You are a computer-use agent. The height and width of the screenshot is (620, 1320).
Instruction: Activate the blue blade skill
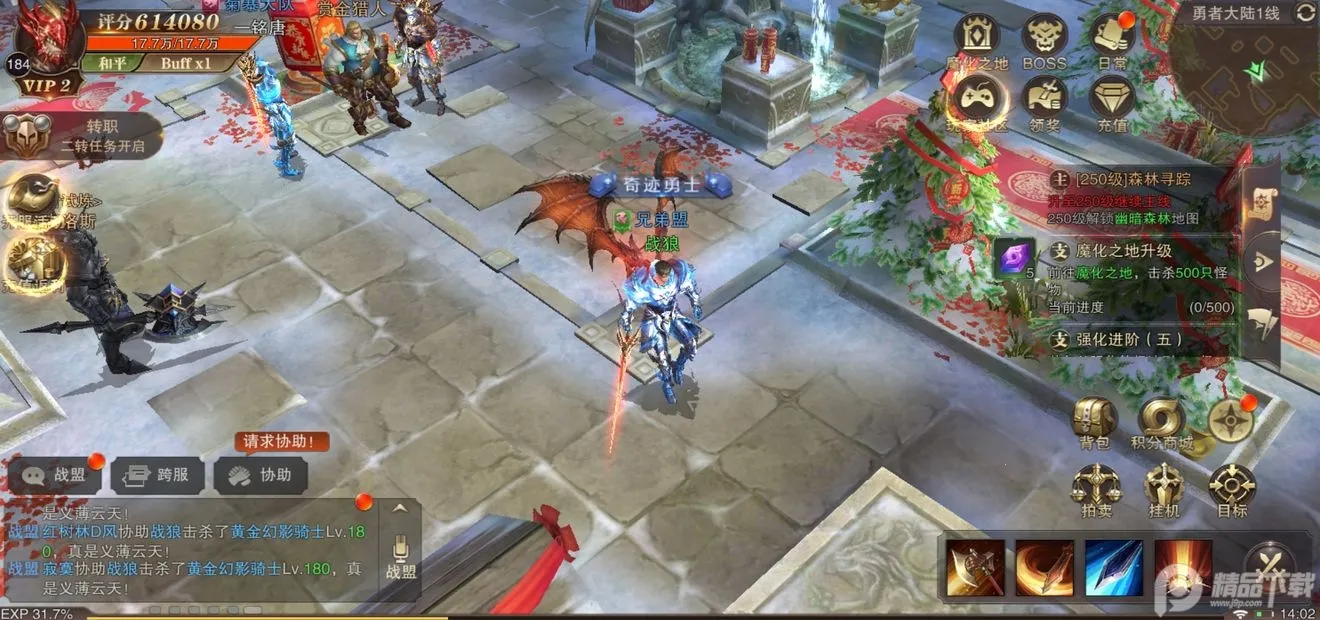click(x=1113, y=568)
